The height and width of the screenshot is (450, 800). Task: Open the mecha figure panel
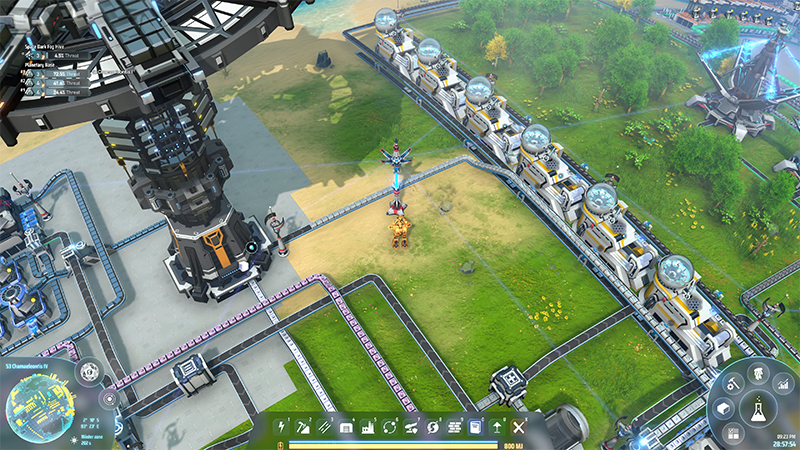coord(756,373)
